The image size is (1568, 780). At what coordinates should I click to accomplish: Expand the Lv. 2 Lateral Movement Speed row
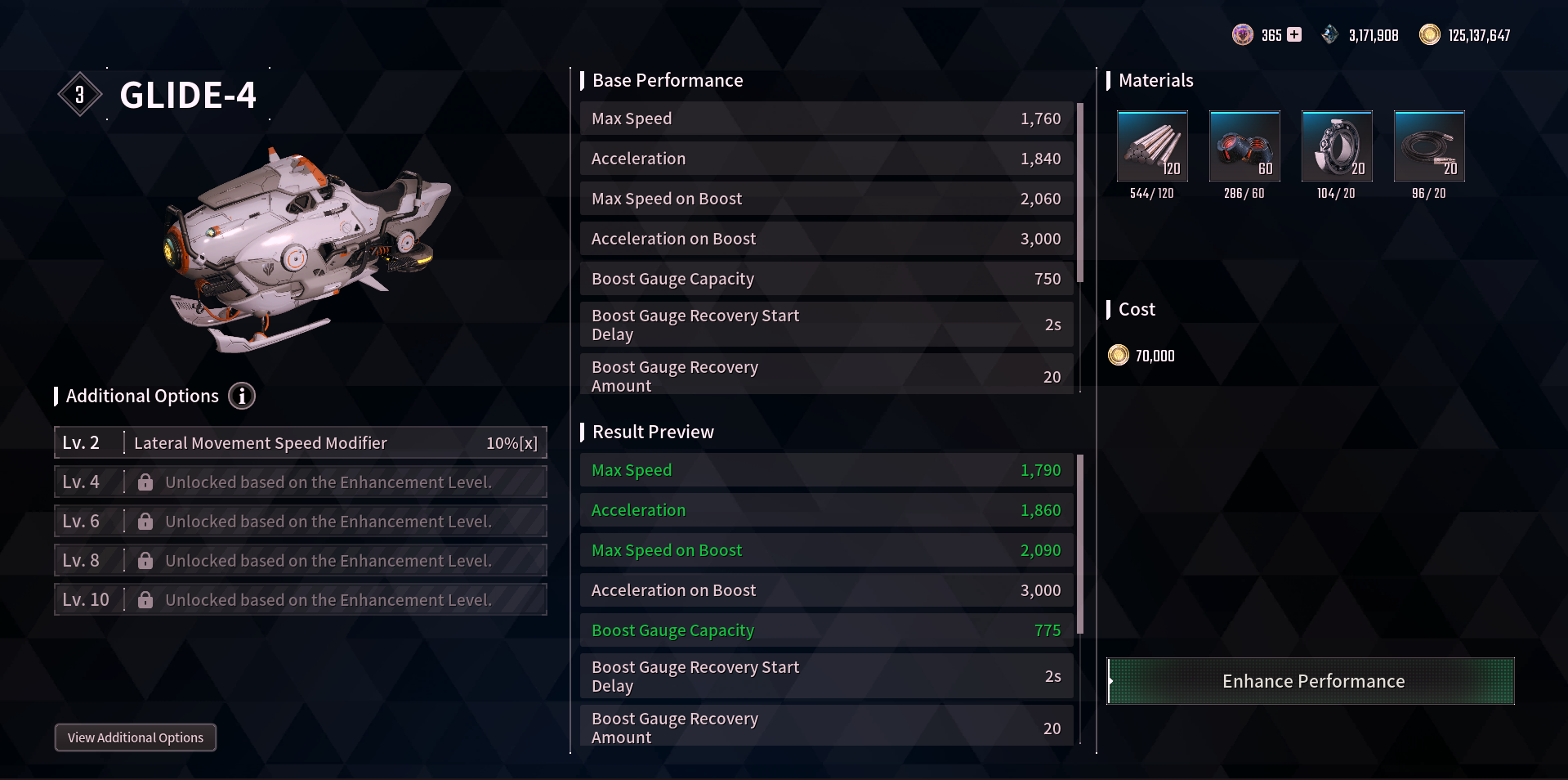point(301,442)
